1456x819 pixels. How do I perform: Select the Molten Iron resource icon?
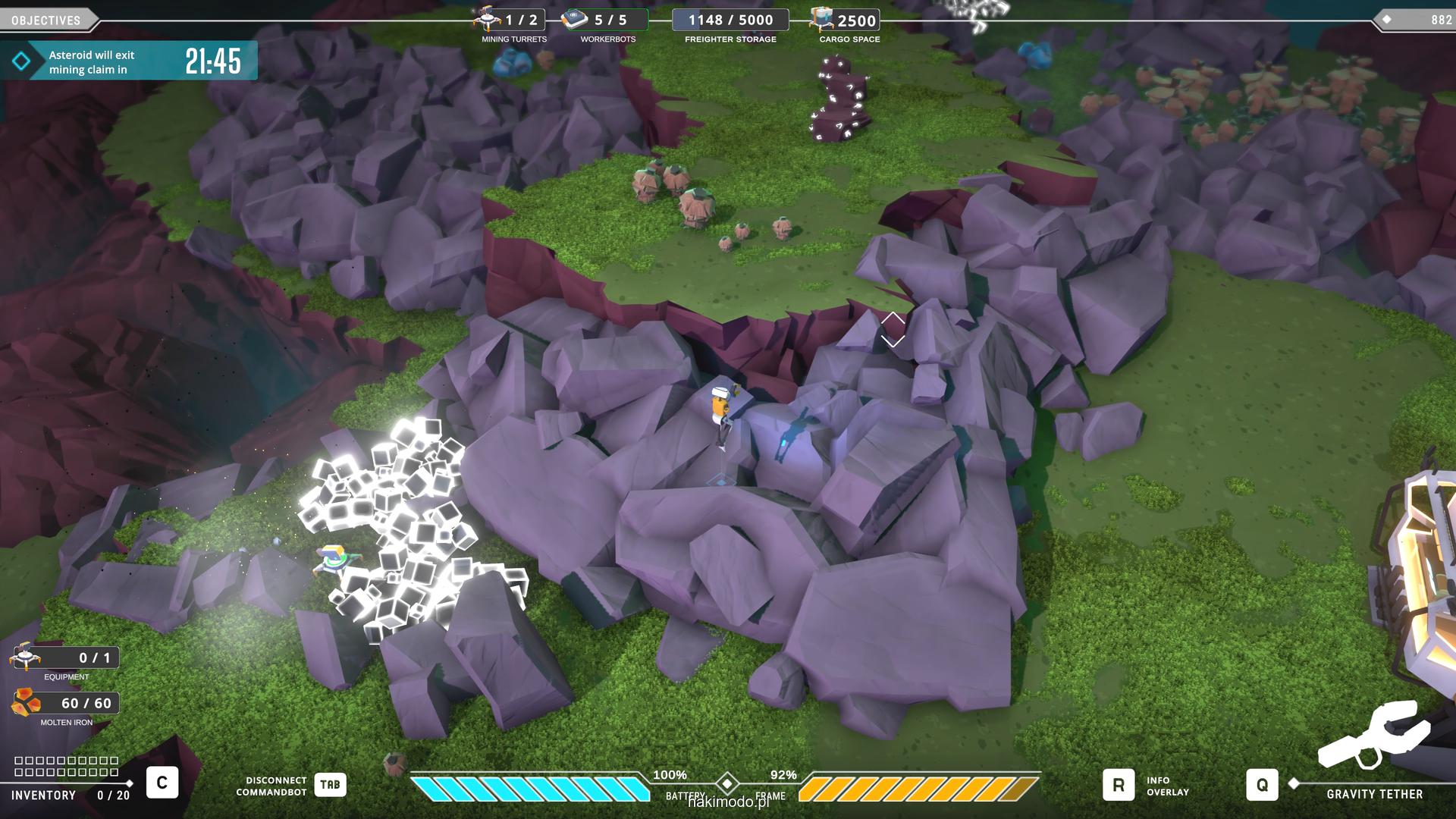coord(26,703)
